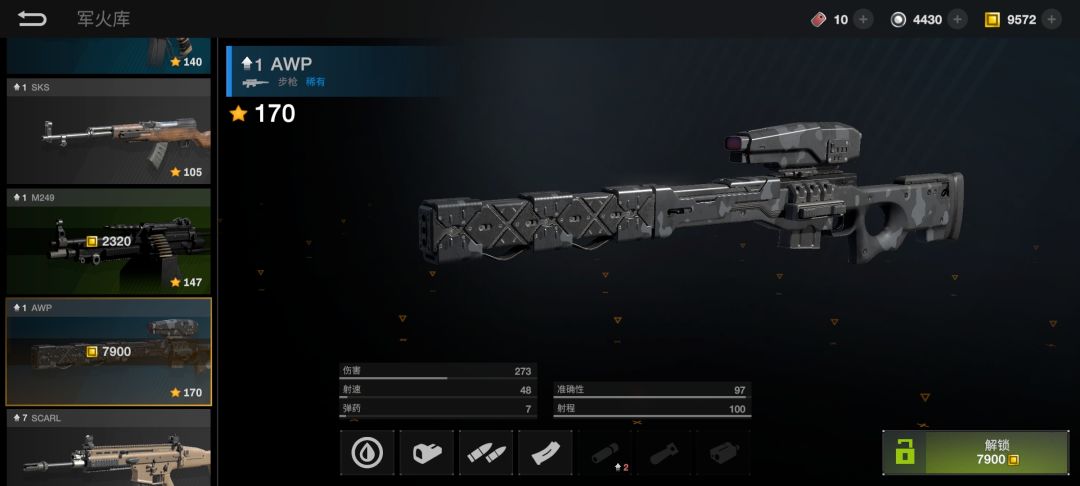Viewport: 1080px width, 486px height.
Task: Open the bullets ammo attachment slot
Action: click(x=486, y=453)
